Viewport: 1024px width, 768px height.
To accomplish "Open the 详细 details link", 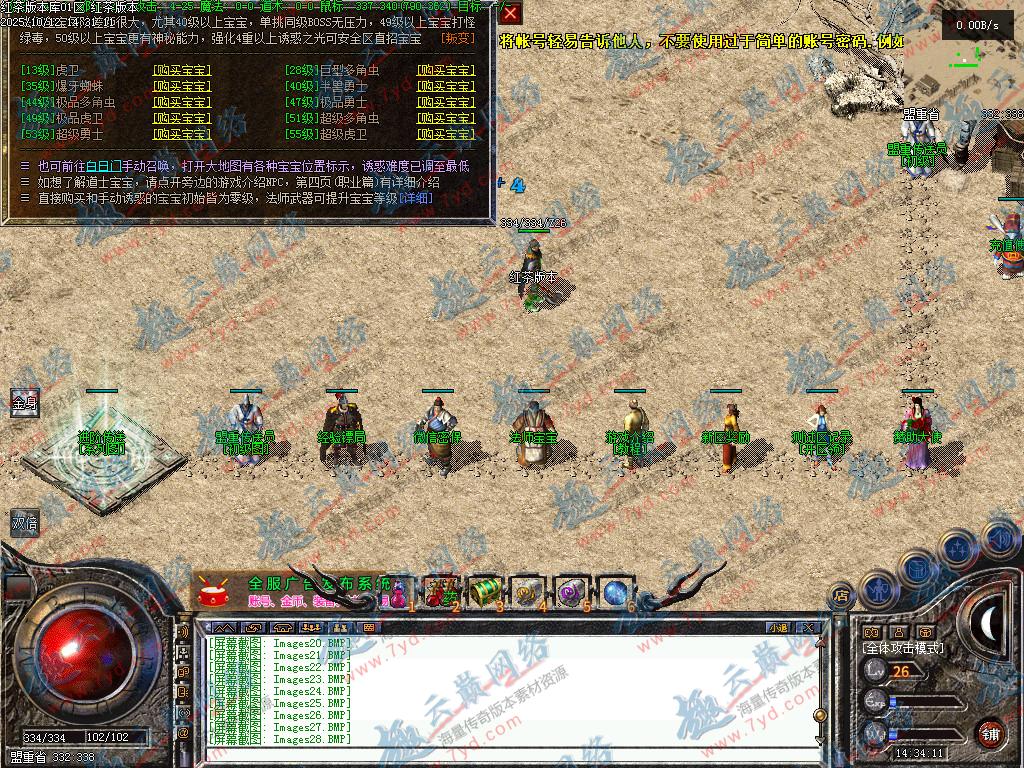I will pos(417,198).
